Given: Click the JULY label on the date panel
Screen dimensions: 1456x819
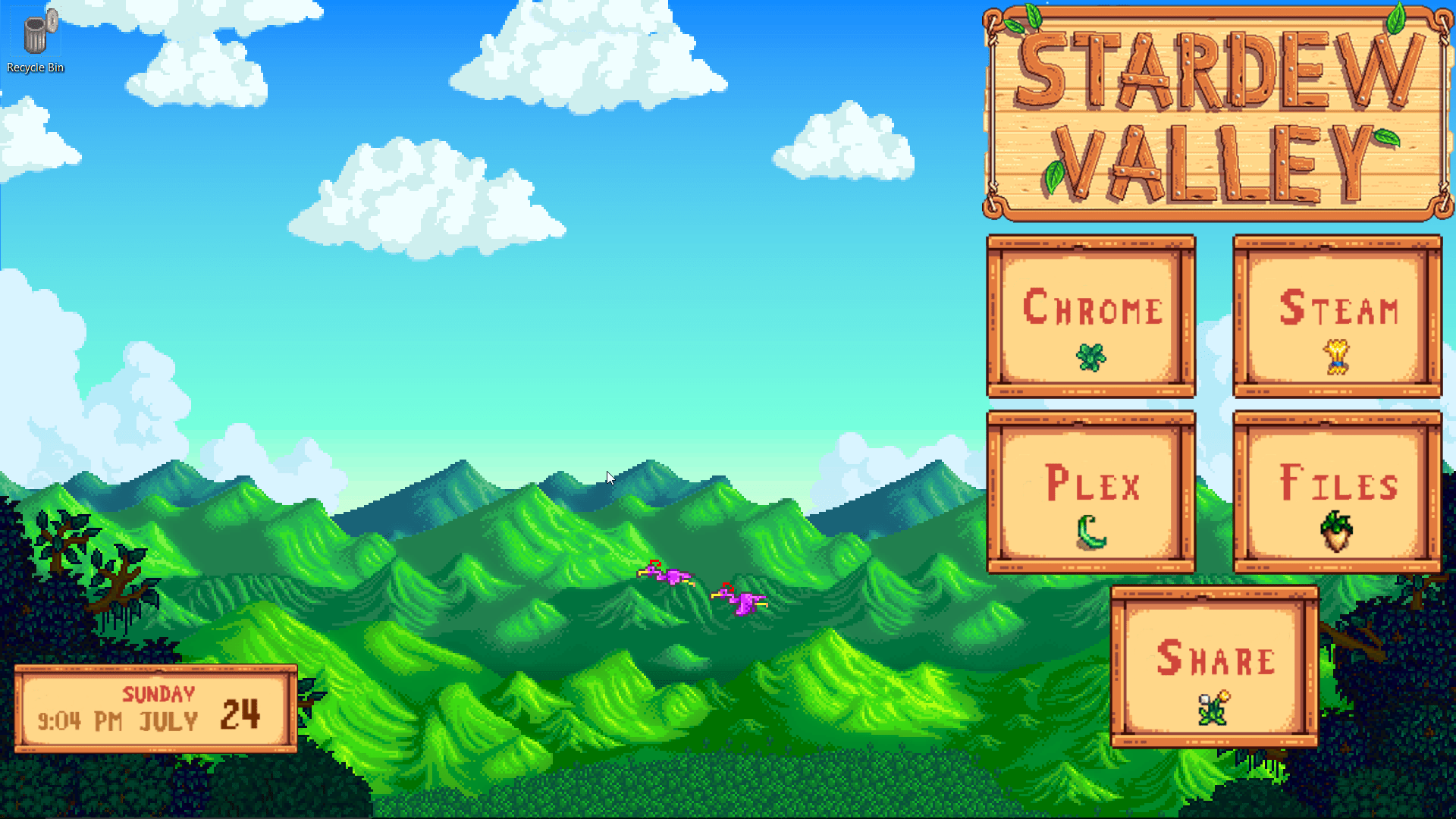Looking at the screenshot, I should coord(170,721).
